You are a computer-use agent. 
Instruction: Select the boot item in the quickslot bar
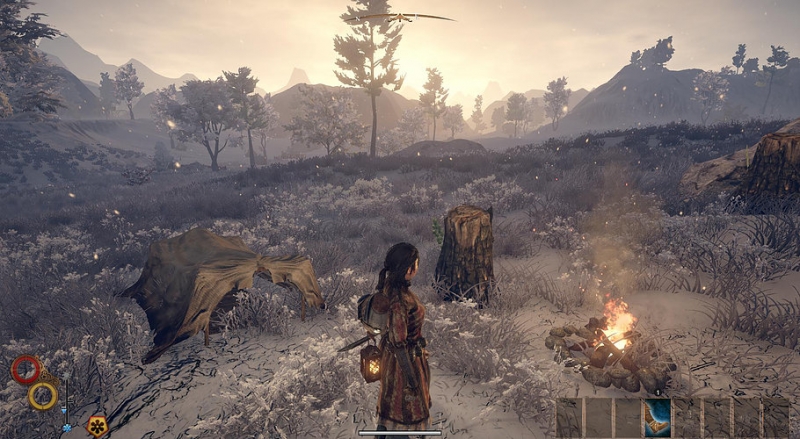tap(657, 417)
